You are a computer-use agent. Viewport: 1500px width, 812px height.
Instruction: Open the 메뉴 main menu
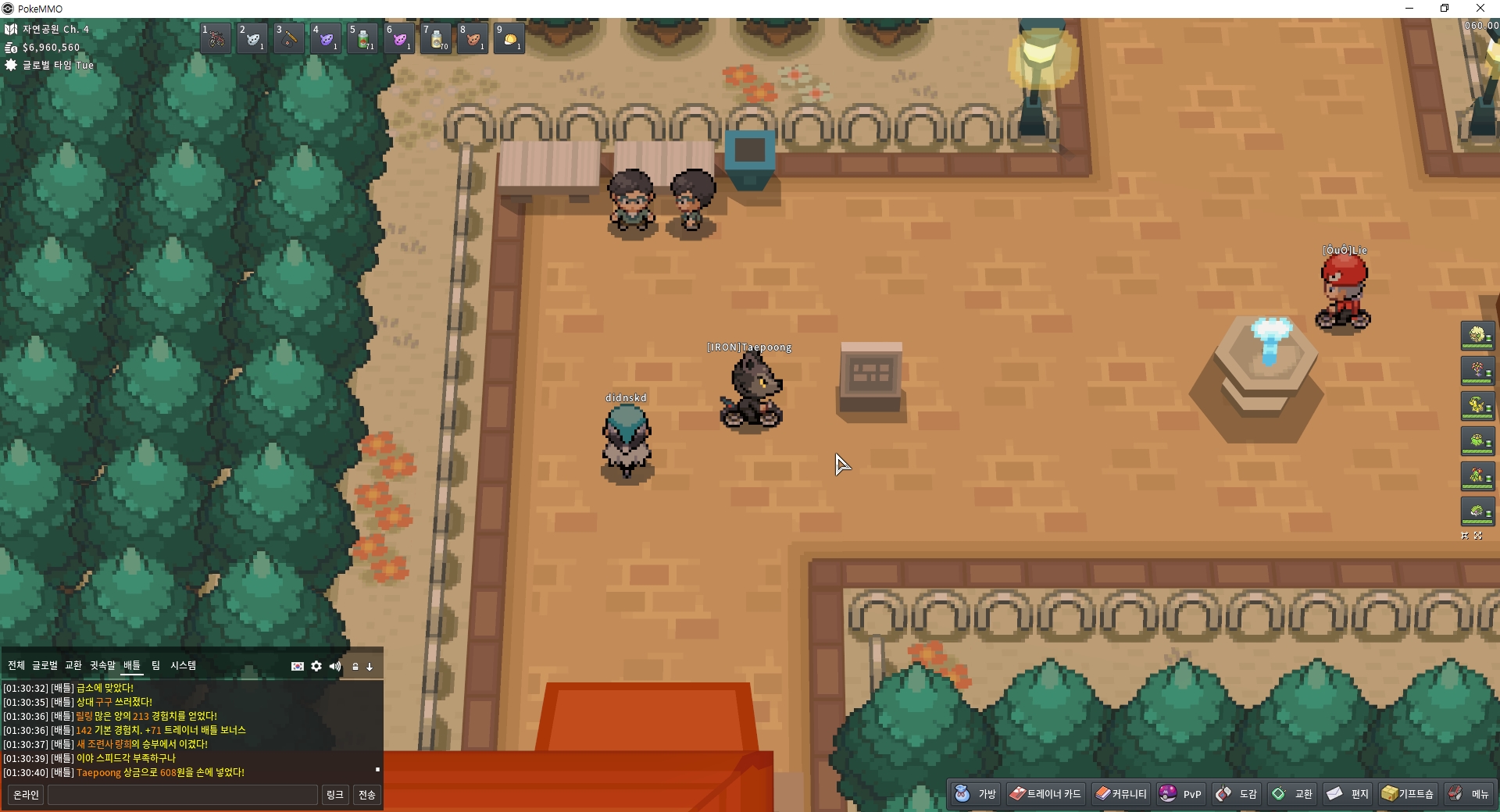[x=1469, y=794]
